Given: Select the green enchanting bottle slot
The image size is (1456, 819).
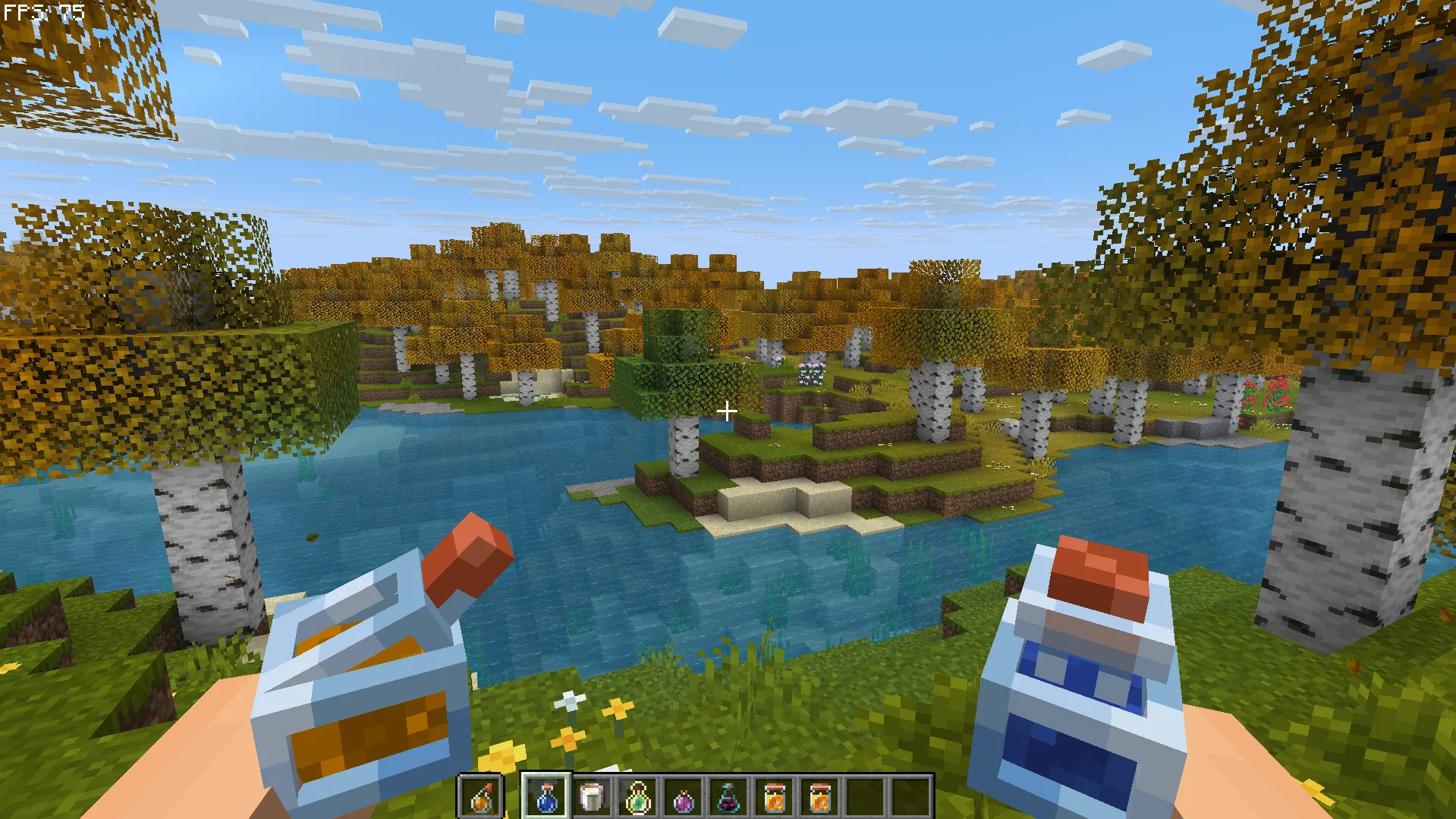Looking at the screenshot, I should (x=637, y=797).
